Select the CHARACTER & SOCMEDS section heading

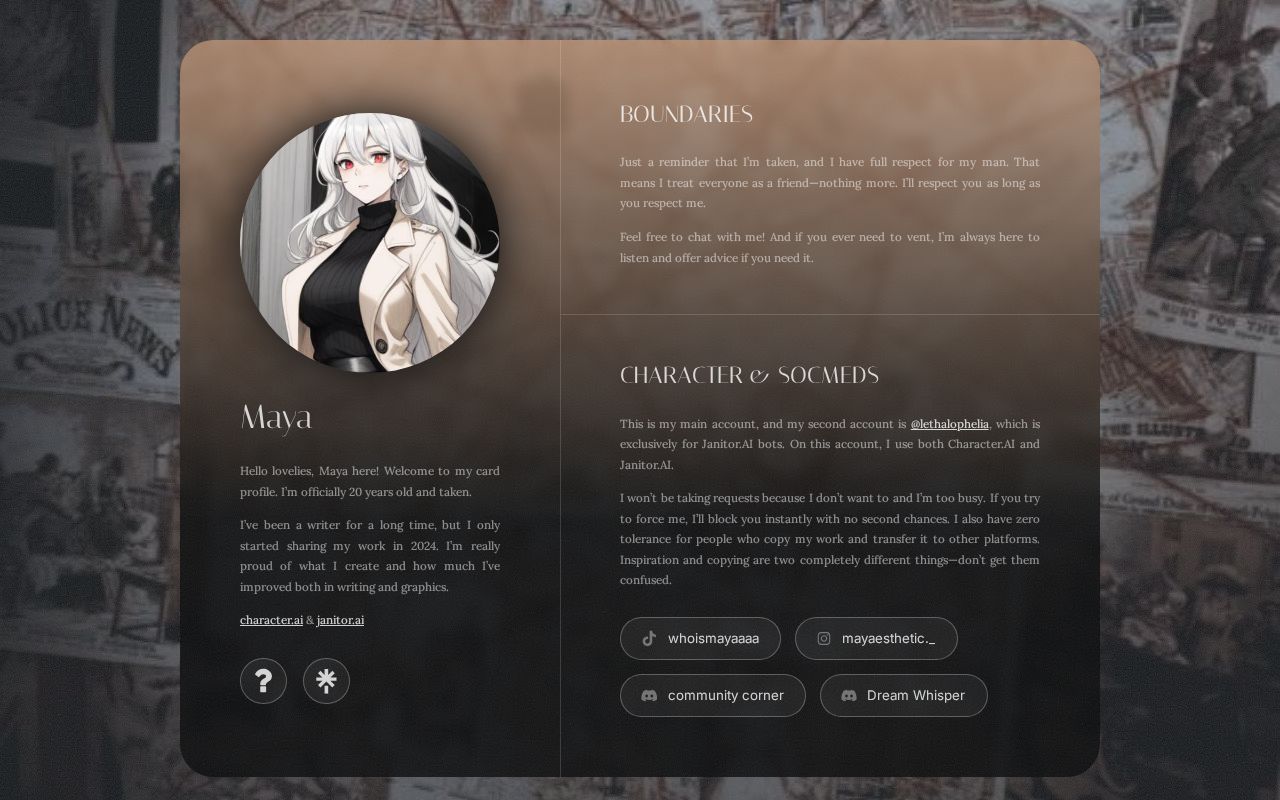(749, 374)
